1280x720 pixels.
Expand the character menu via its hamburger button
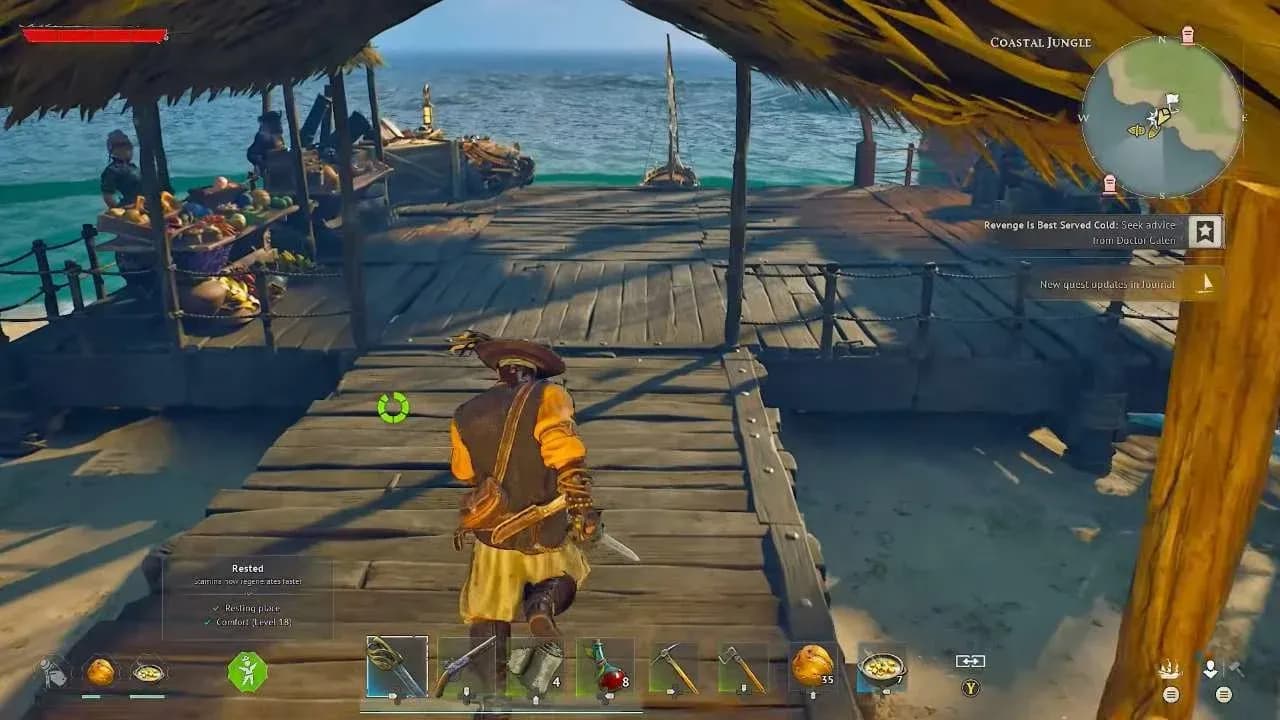point(1223,695)
